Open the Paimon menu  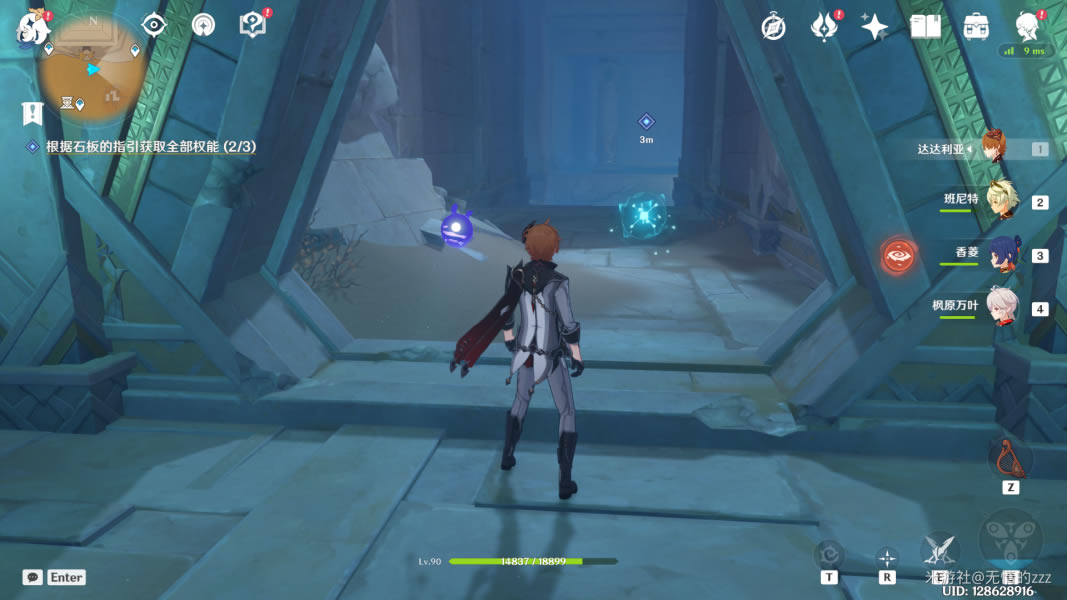click(x=34, y=28)
